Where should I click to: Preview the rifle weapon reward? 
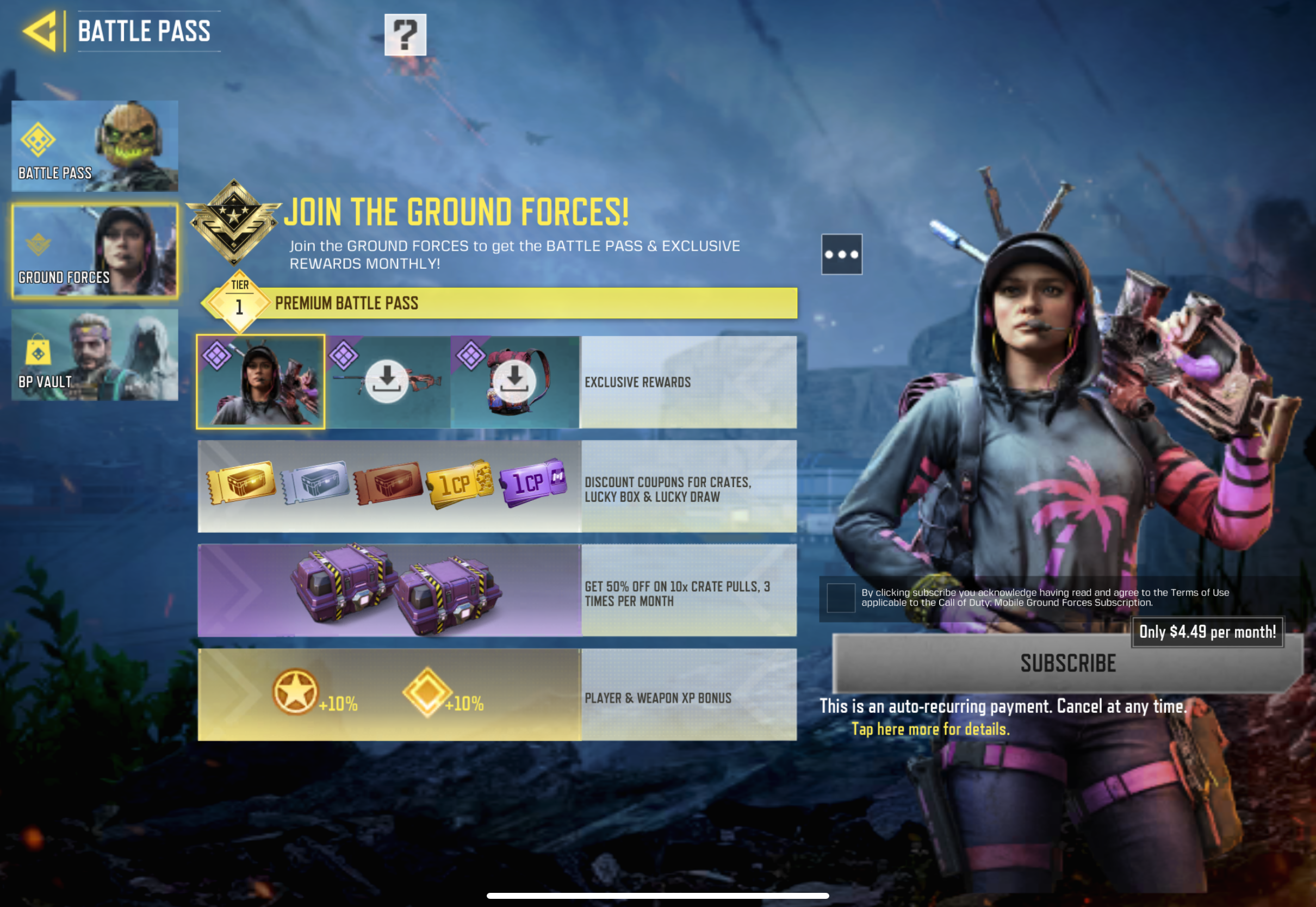(x=388, y=381)
